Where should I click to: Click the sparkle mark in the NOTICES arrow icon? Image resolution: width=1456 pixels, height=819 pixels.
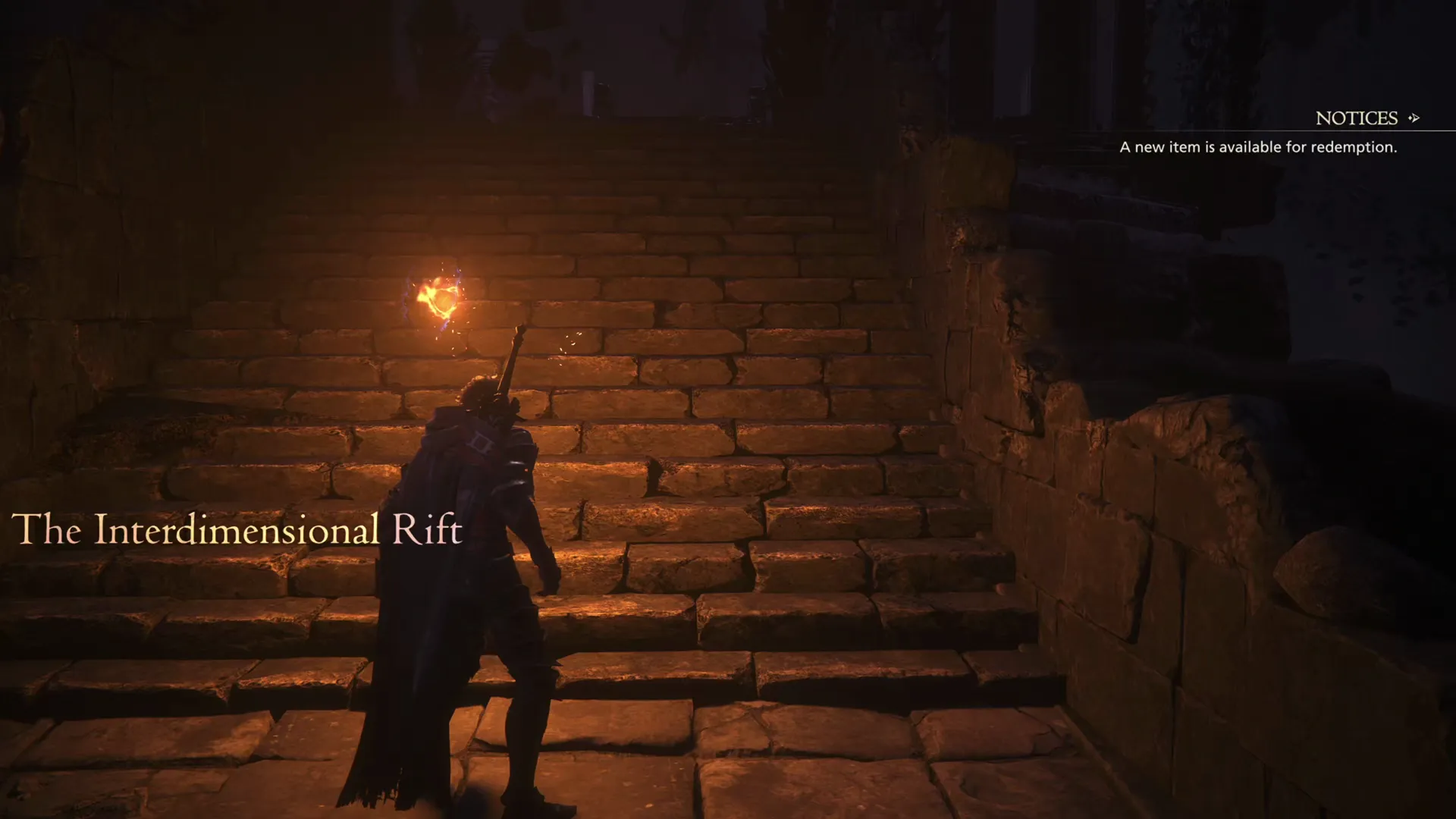[1410, 118]
